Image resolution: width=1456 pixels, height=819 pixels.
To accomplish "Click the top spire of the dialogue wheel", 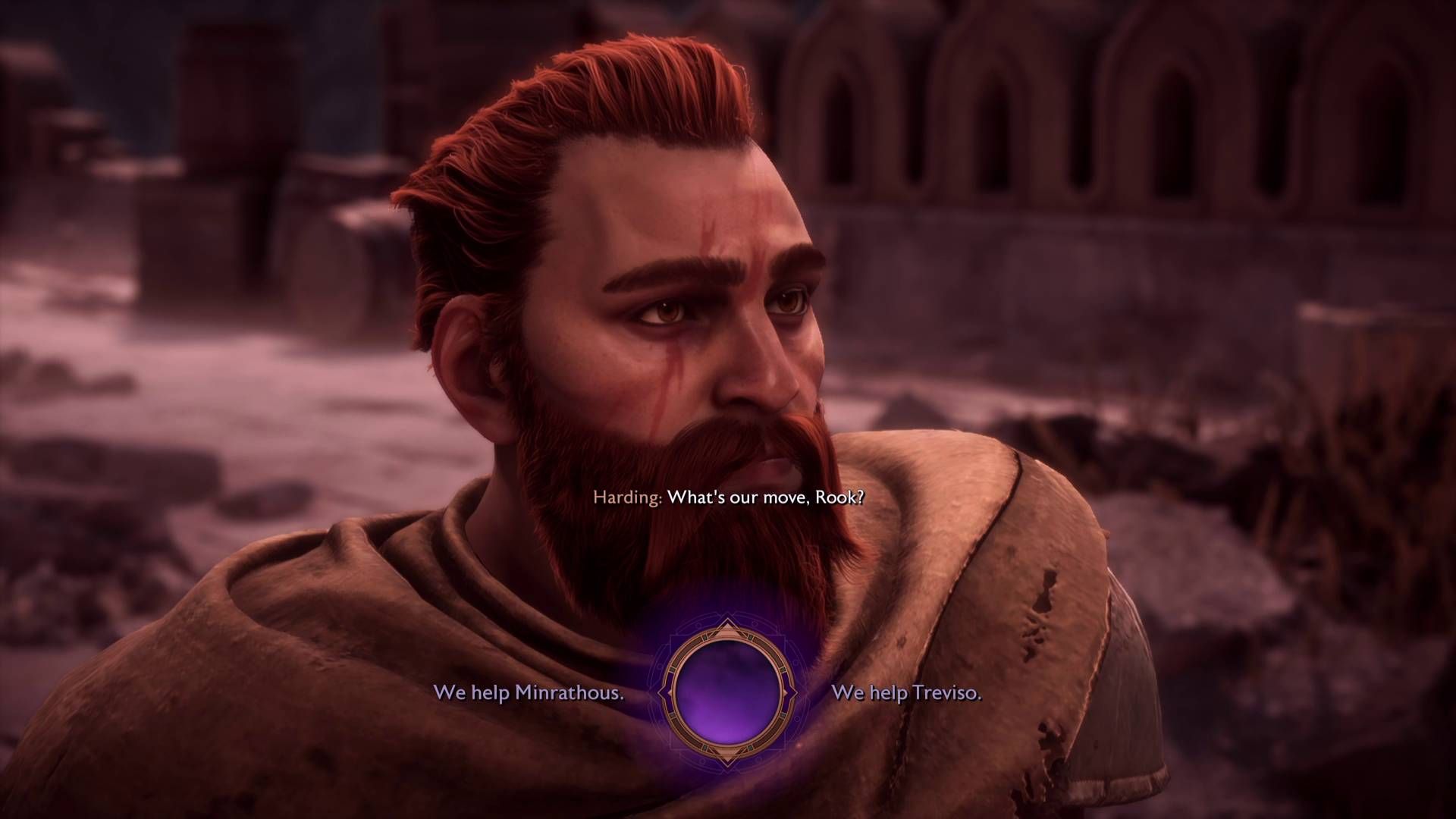I will point(726,626).
